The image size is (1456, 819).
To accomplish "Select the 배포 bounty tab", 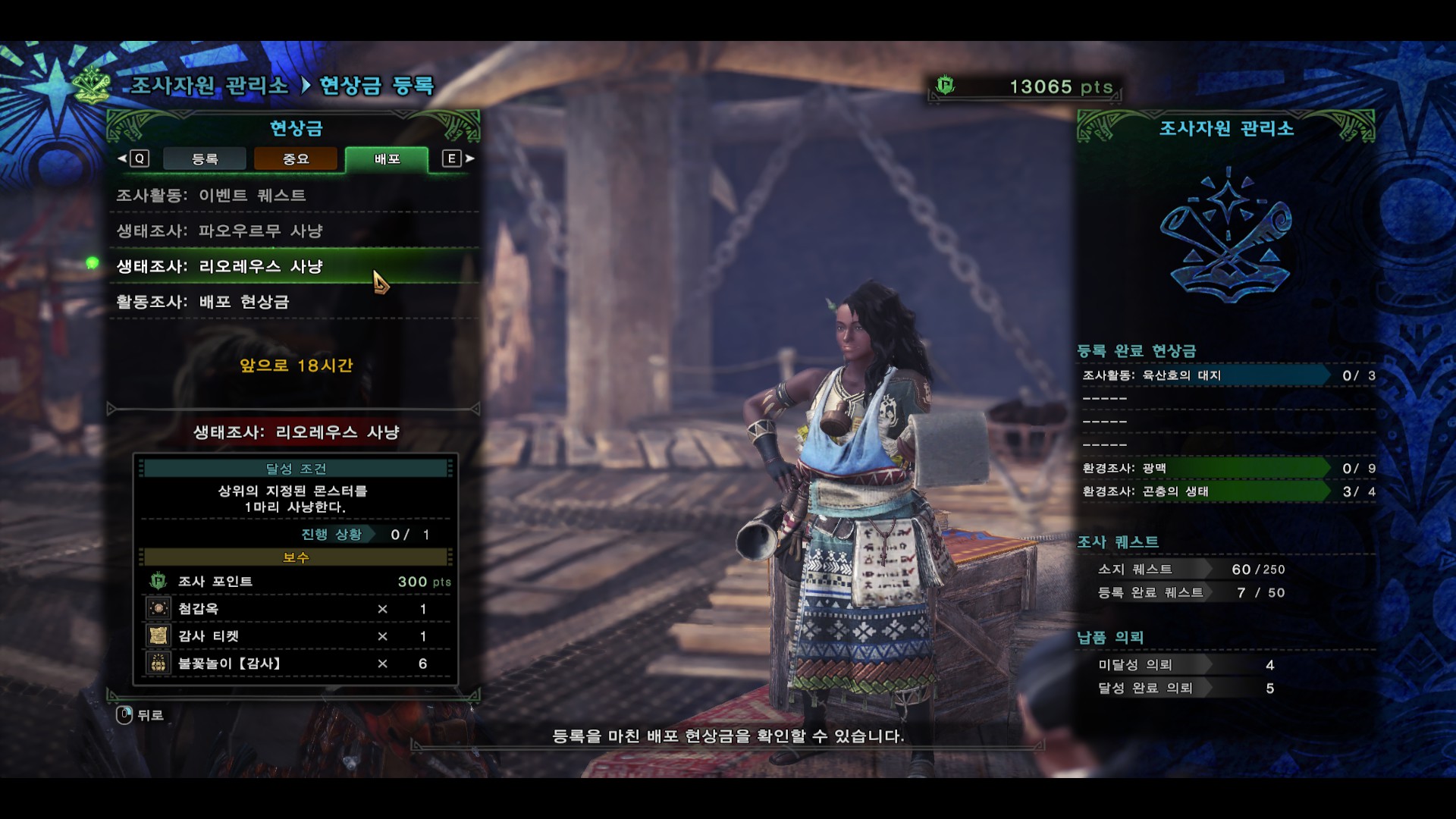I will coord(387,158).
